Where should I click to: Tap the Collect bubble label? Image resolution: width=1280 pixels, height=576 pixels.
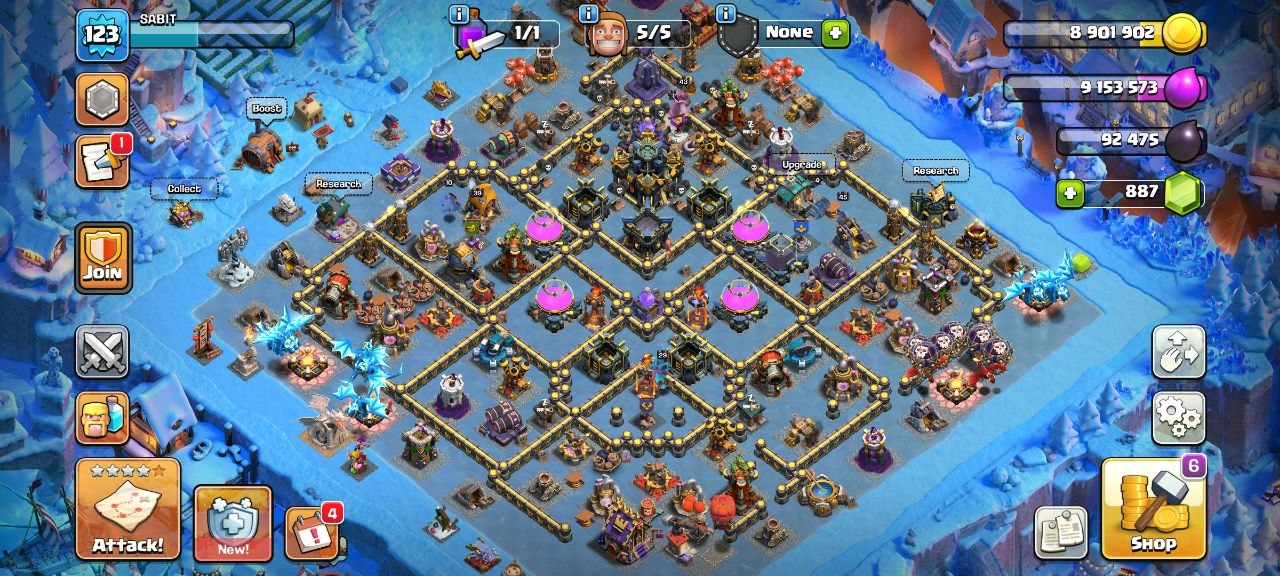(x=184, y=188)
